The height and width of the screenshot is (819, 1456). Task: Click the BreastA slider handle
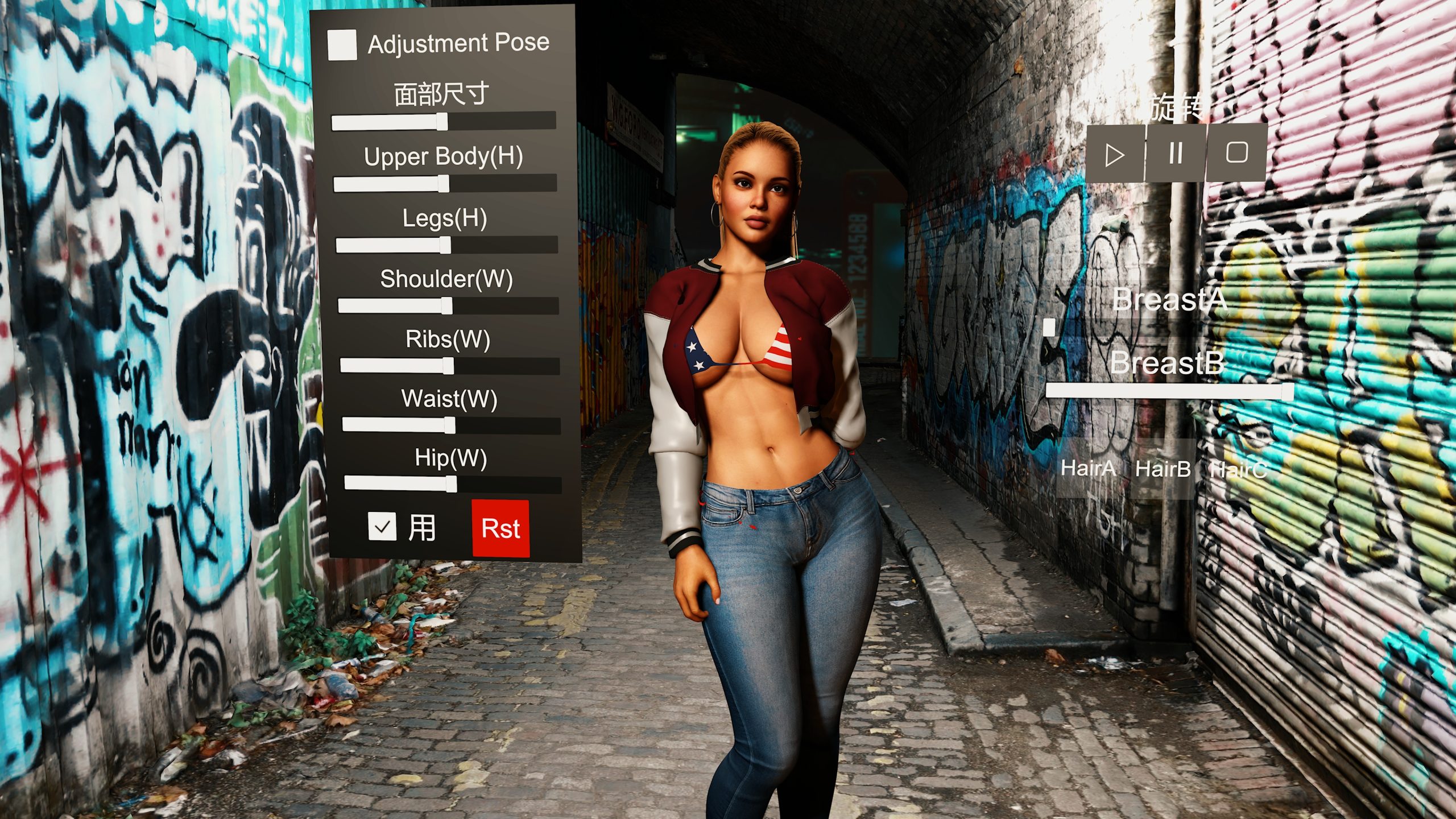(x=1049, y=327)
